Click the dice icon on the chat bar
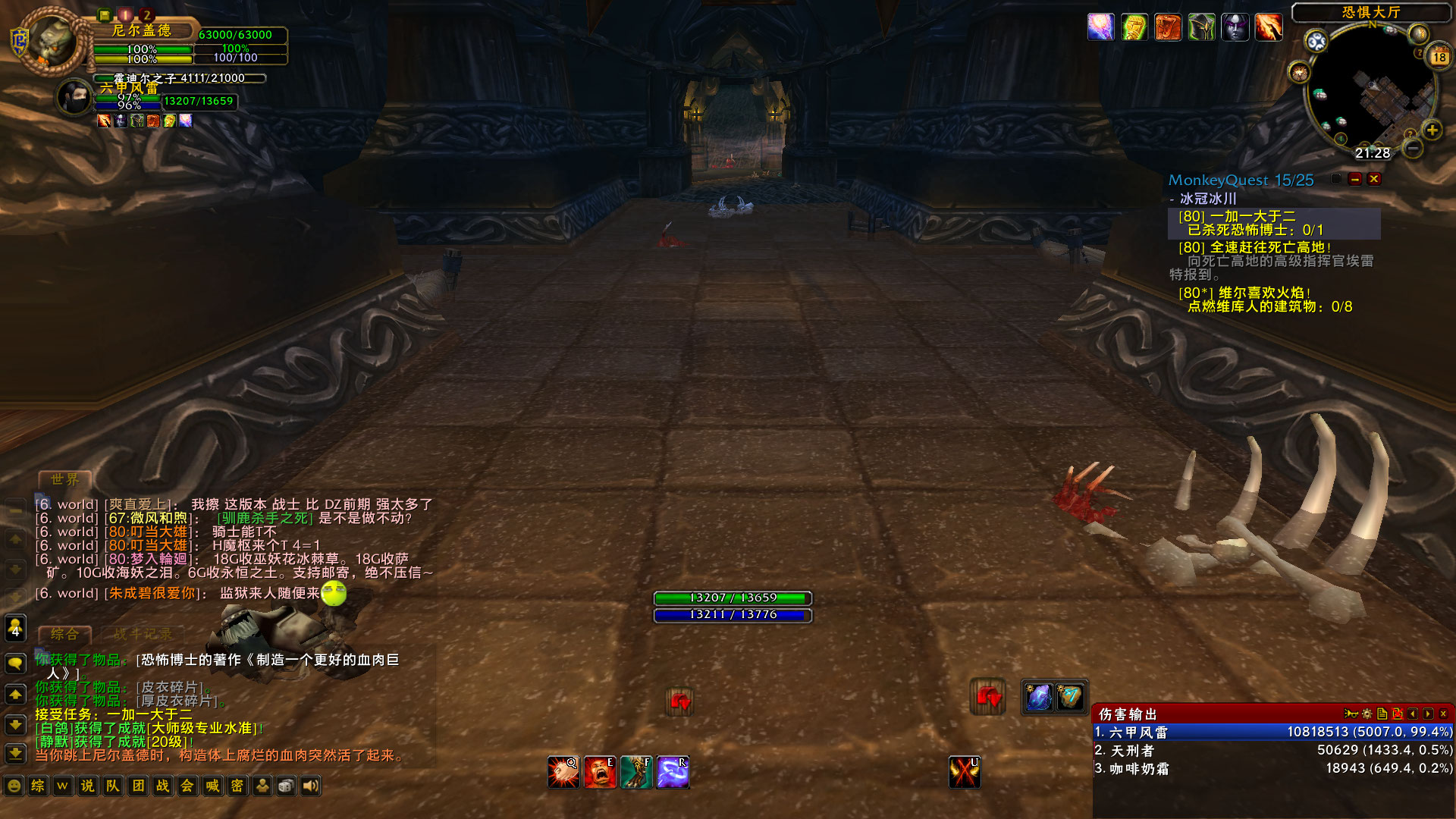This screenshot has height=819, width=1456. tap(286, 786)
